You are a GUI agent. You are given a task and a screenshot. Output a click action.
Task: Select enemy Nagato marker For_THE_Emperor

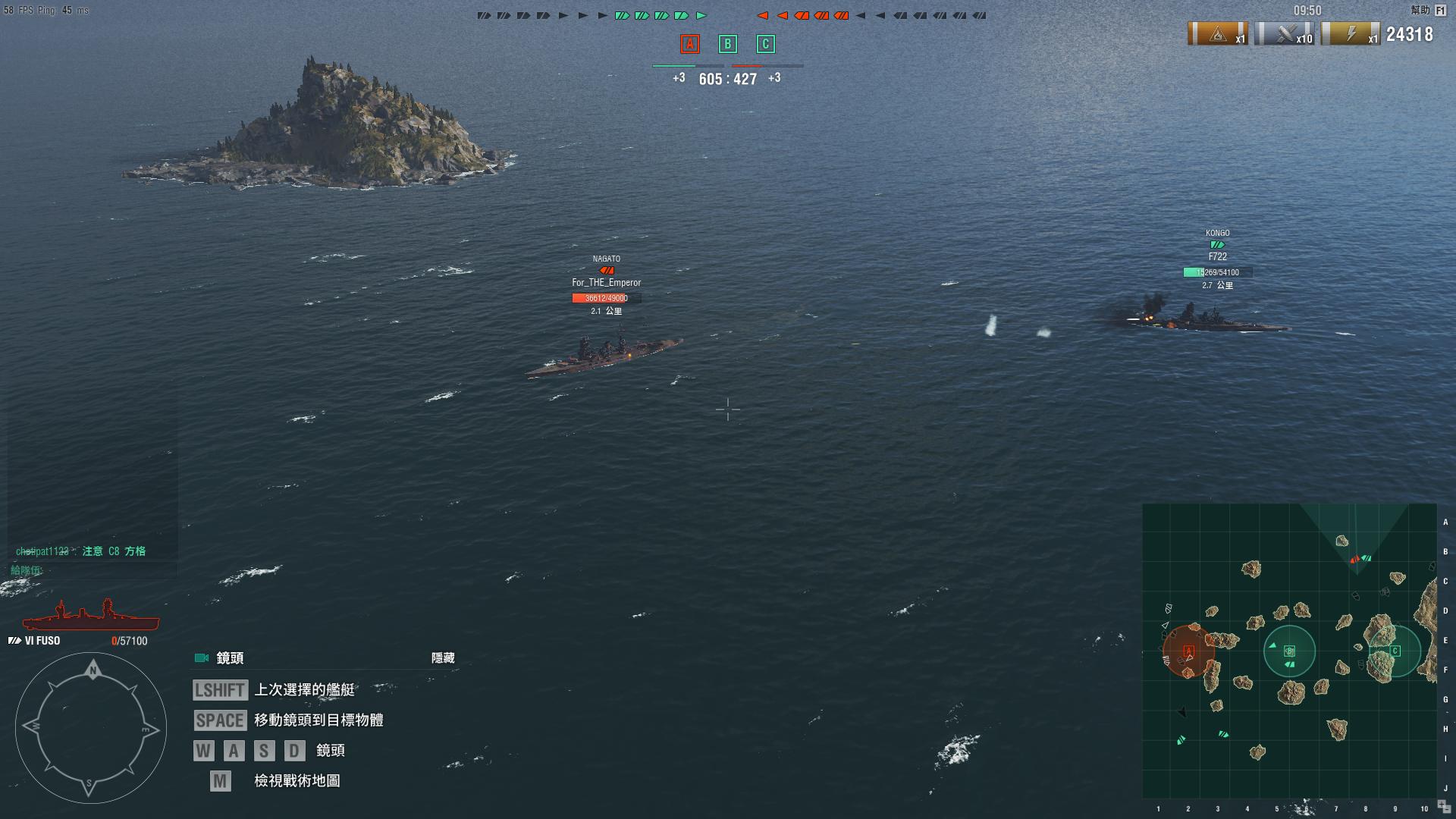[x=606, y=283]
